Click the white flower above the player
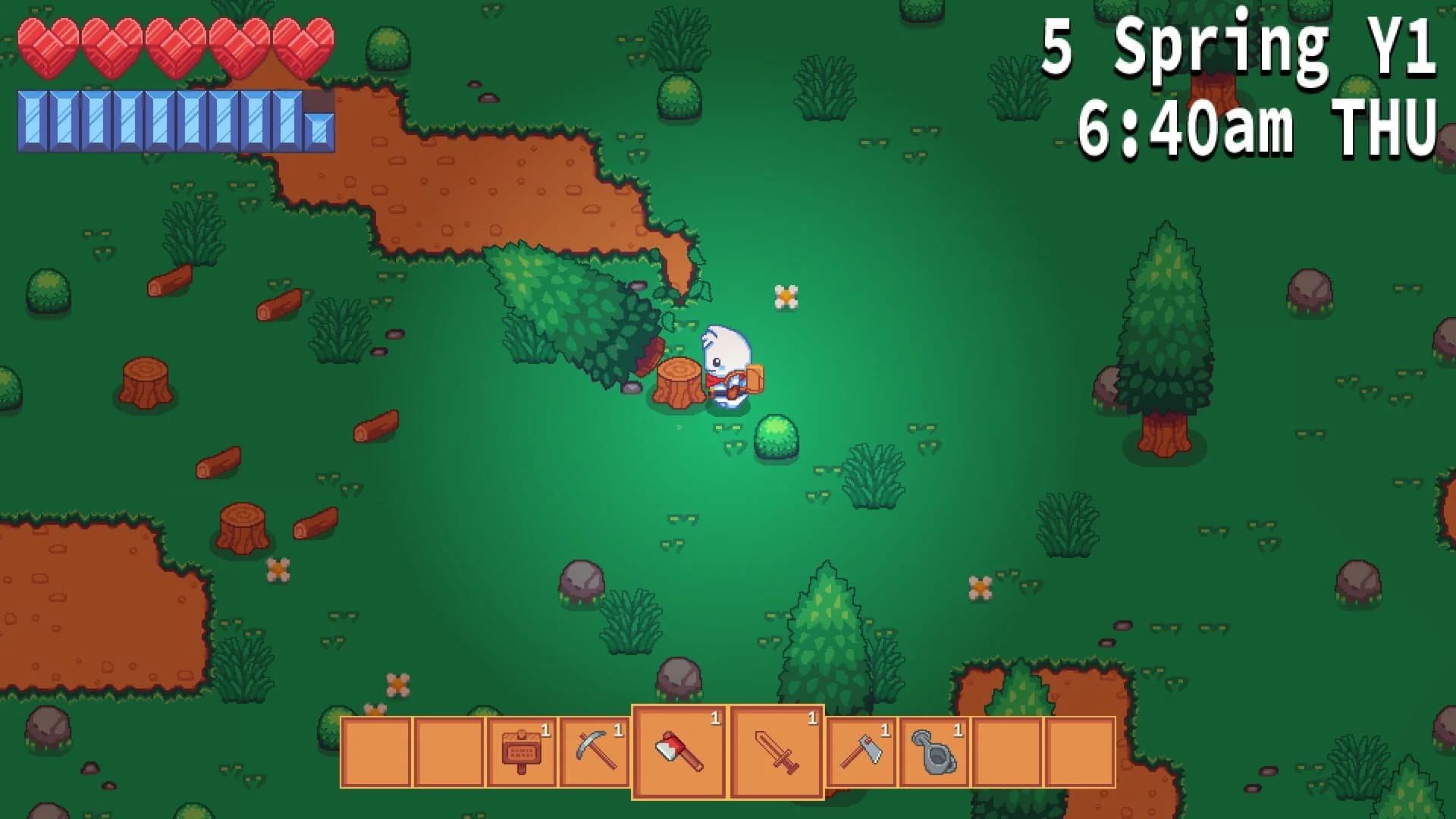The height and width of the screenshot is (819, 1456). pyautogui.click(x=786, y=295)
